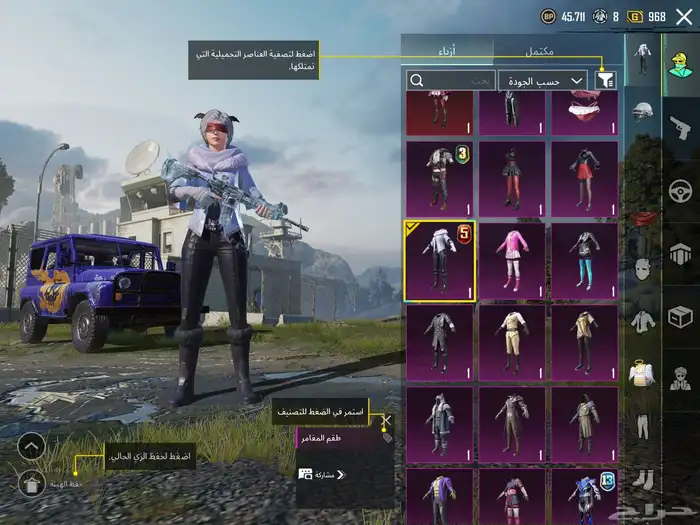Screen dimensions: 700x525
Task: Expand the up-arrow circle button
Action: [x=32, y=446]
